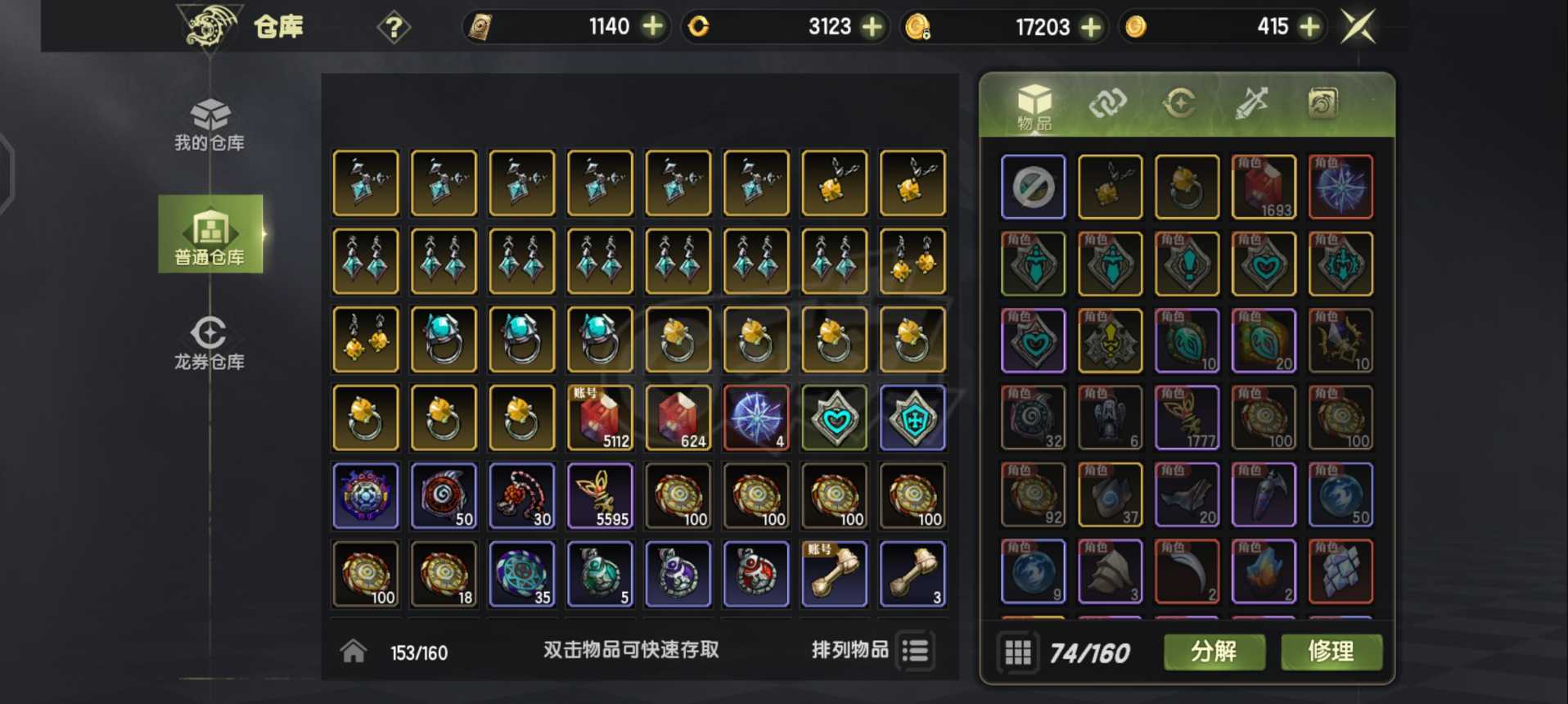Click the blocked slot with prohibition sign
This screenshot has height=704, width=1568.
pyautogui.click(x=1033, y=188)
